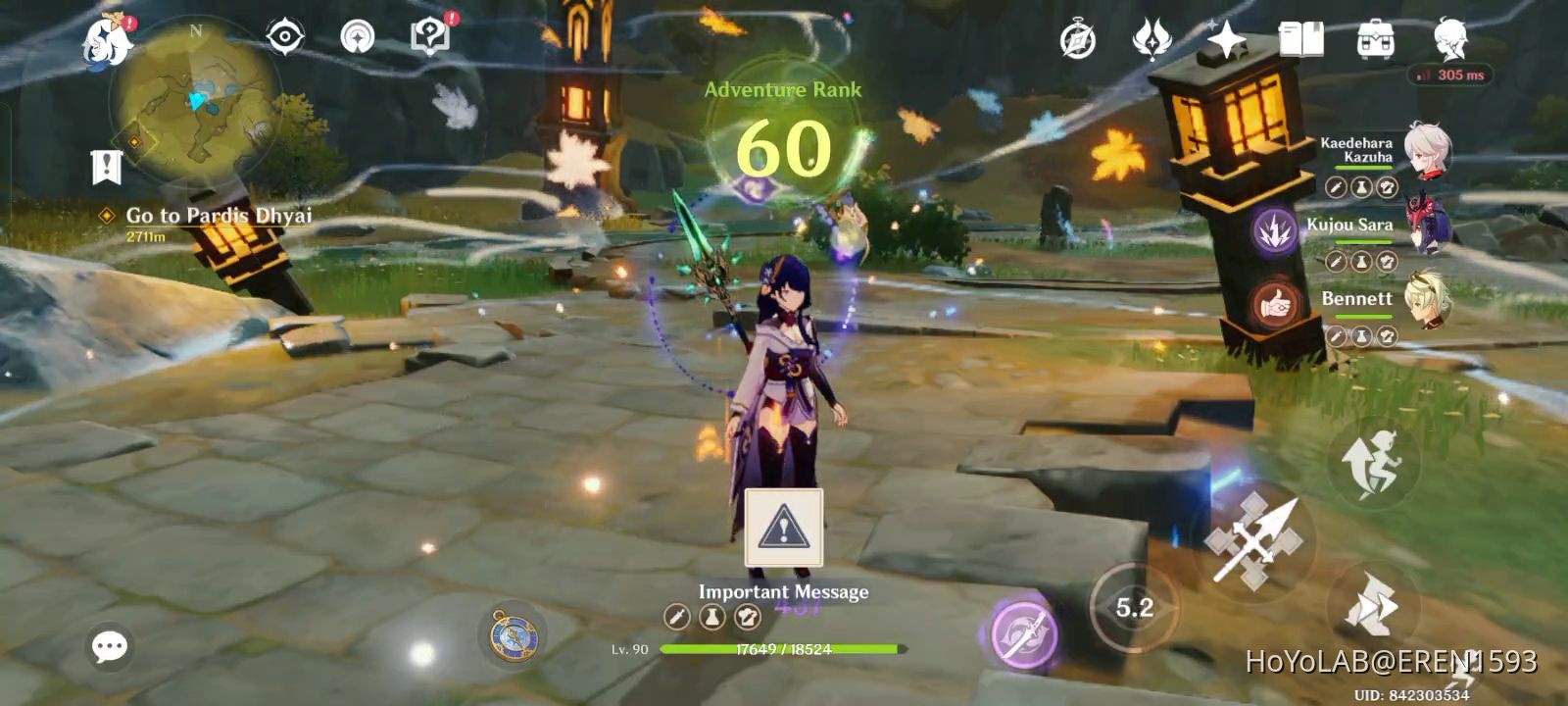Tap the elemental skill showing 5.2 cooldown
The width and height of the screenshot is (1568, 706).
click(x=1134, y=606)
